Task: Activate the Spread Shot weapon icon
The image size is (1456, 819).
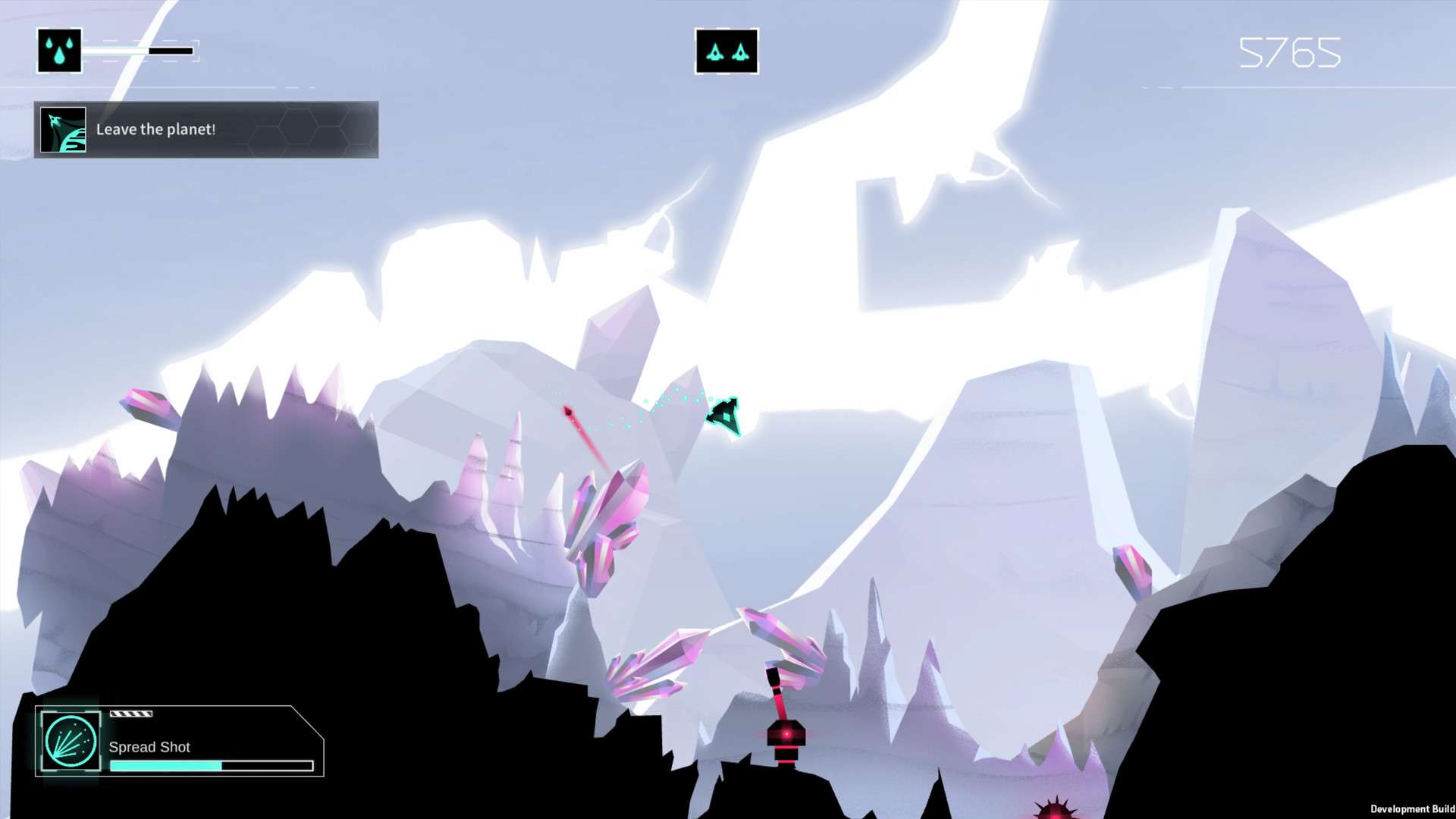Action: [70, 741]
